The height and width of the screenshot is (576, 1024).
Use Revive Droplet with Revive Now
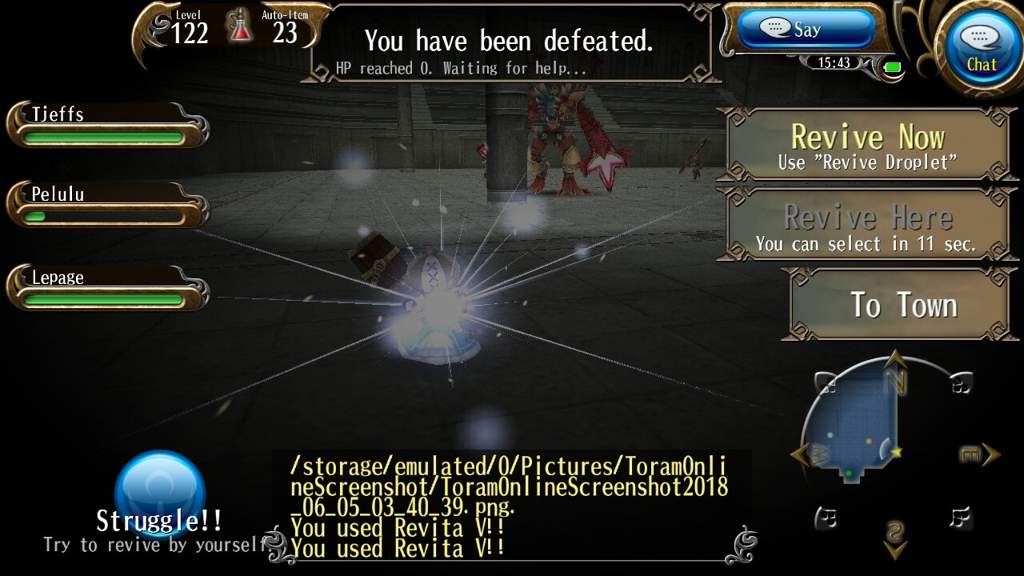coord(868,146)
